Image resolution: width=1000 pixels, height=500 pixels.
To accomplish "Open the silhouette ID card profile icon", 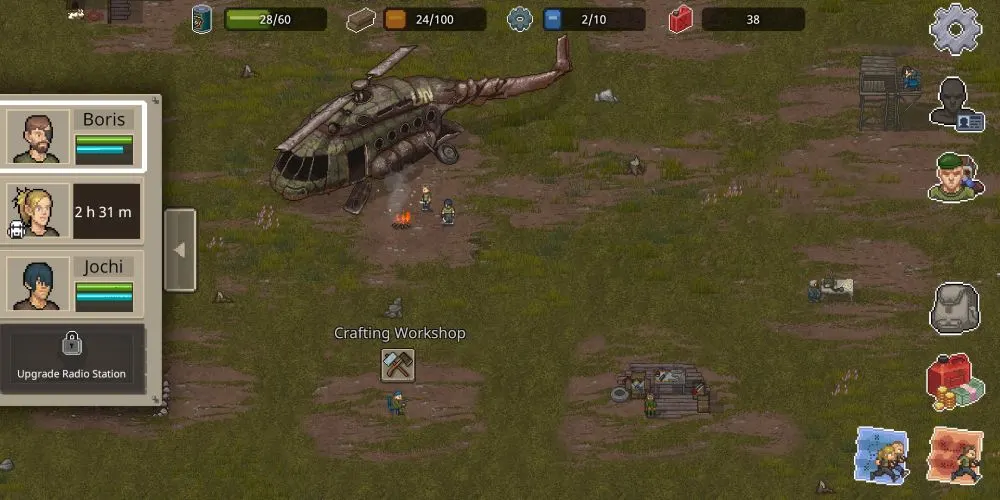I will 956,104.
